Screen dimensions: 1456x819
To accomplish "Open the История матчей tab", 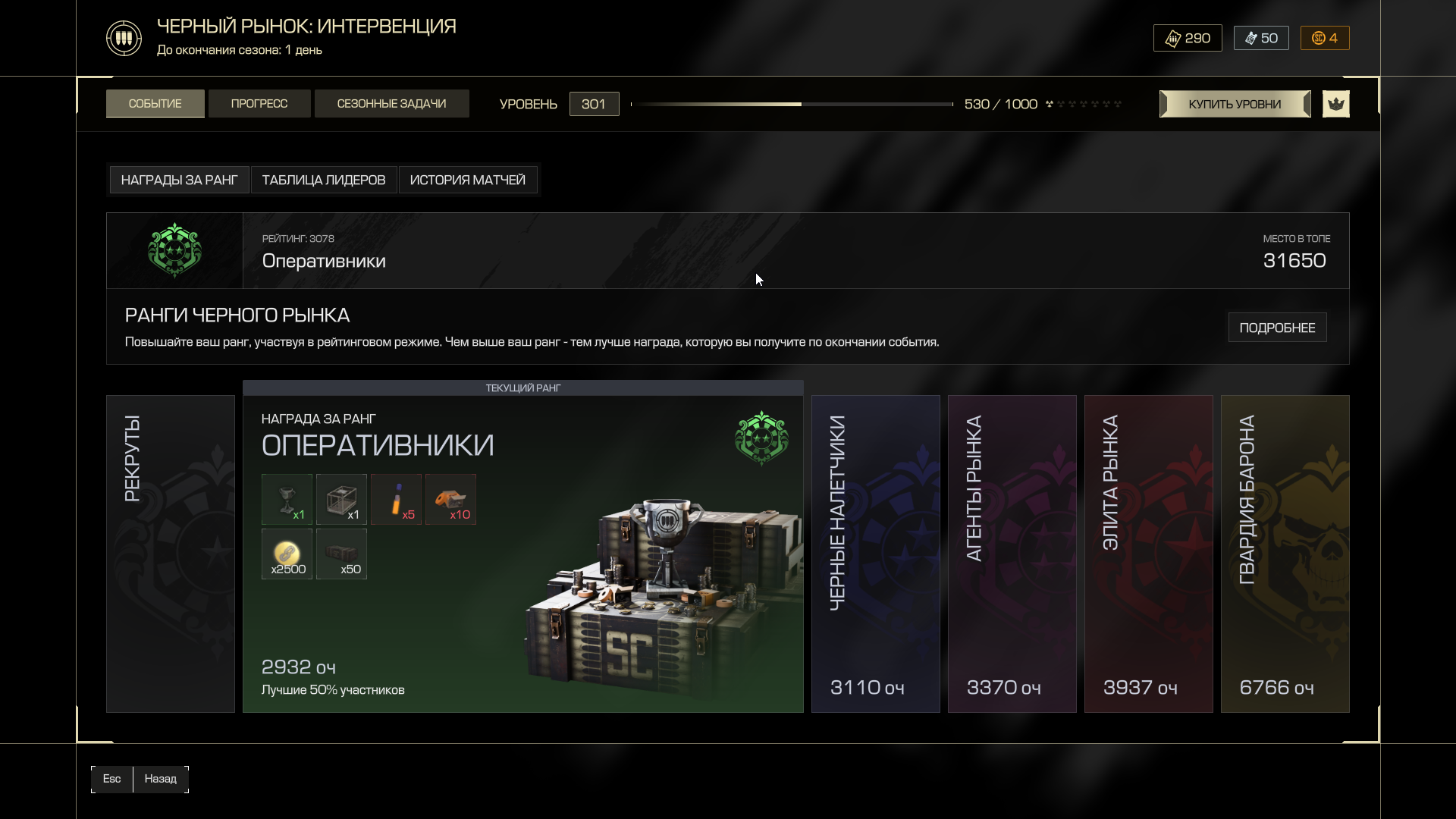I will point(467,180).
